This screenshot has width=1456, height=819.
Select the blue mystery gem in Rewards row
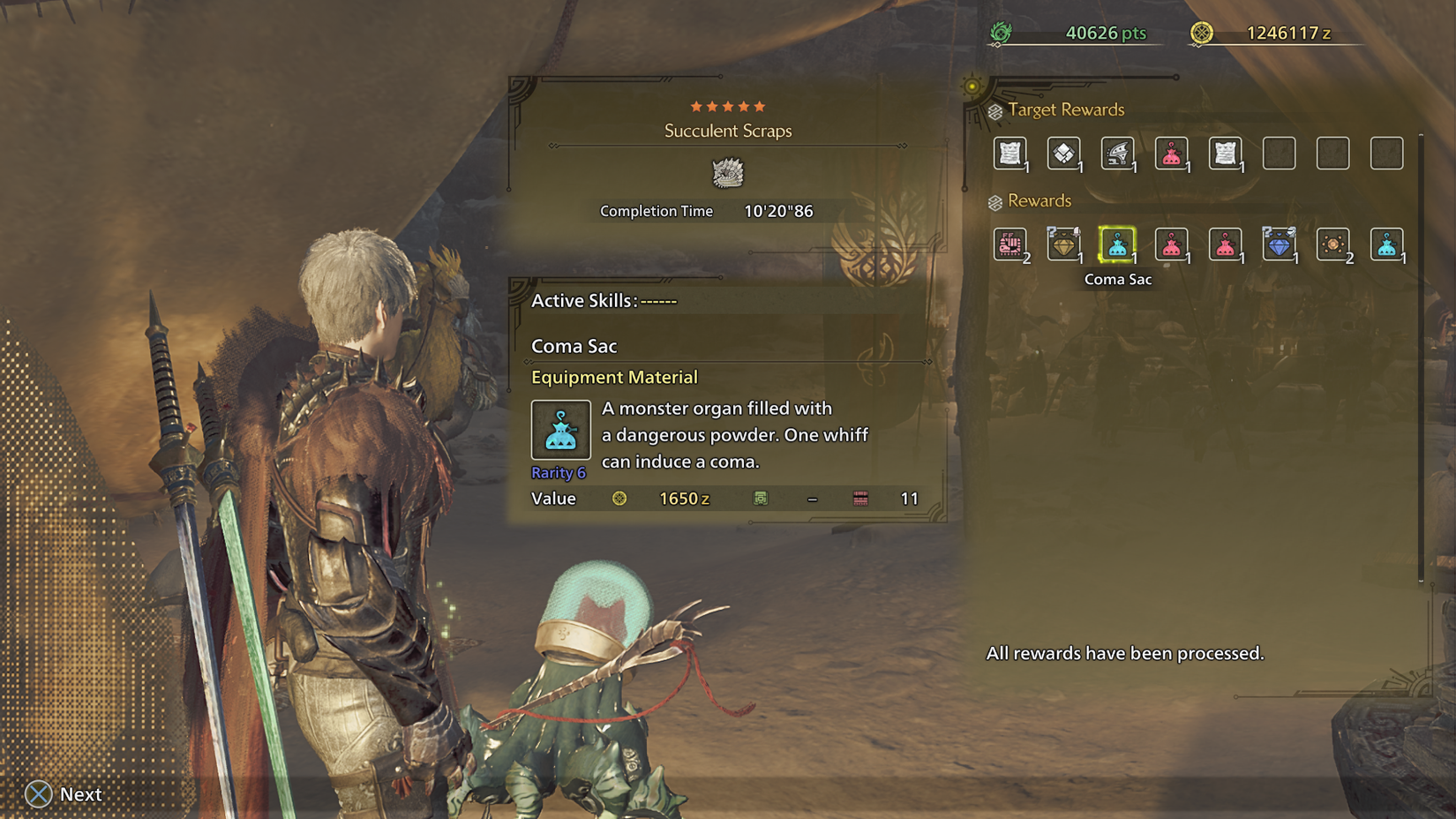pos(1280,245)
